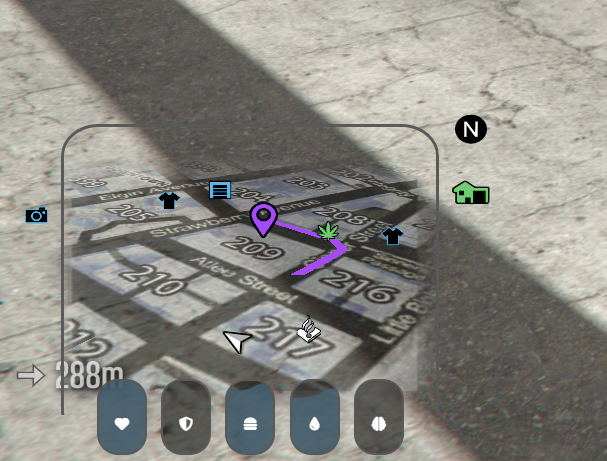Click the heart health status icon
This screenshot has width=607, height=461.
[x=122, y=423]
